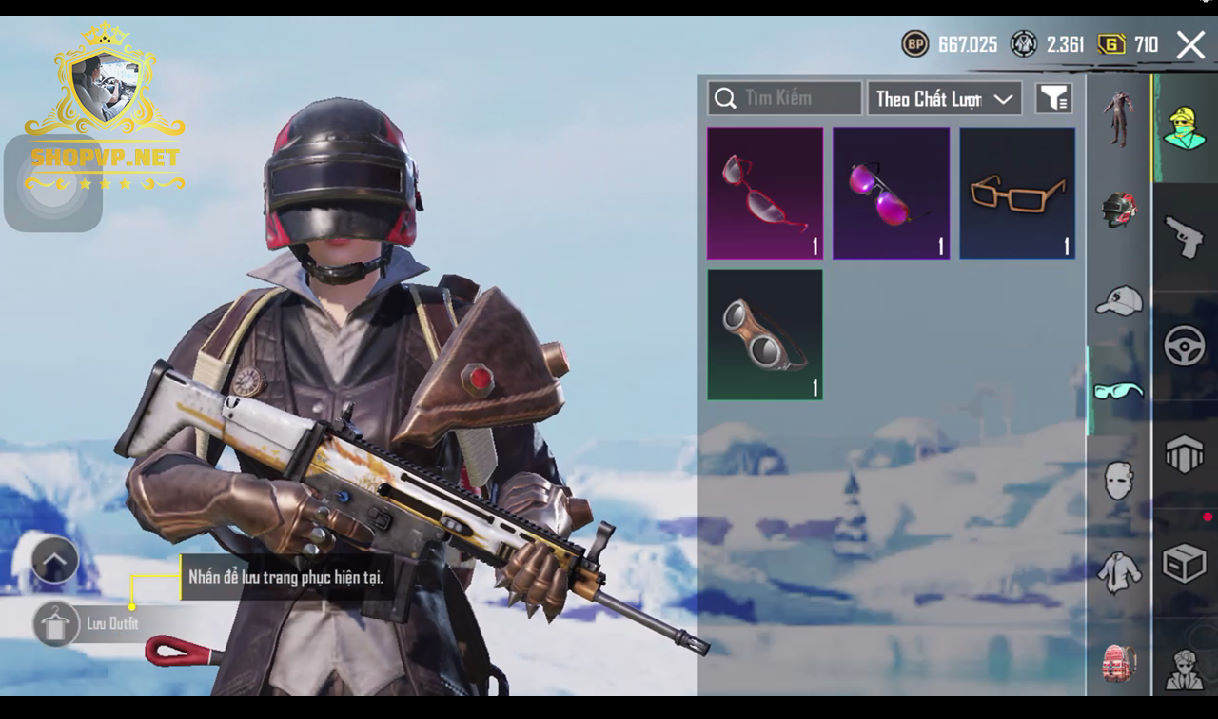Open the character avatar wardrobe tab
Image resolution: width=1218 pixels, height=719 pixels.
coord(1185,128)
